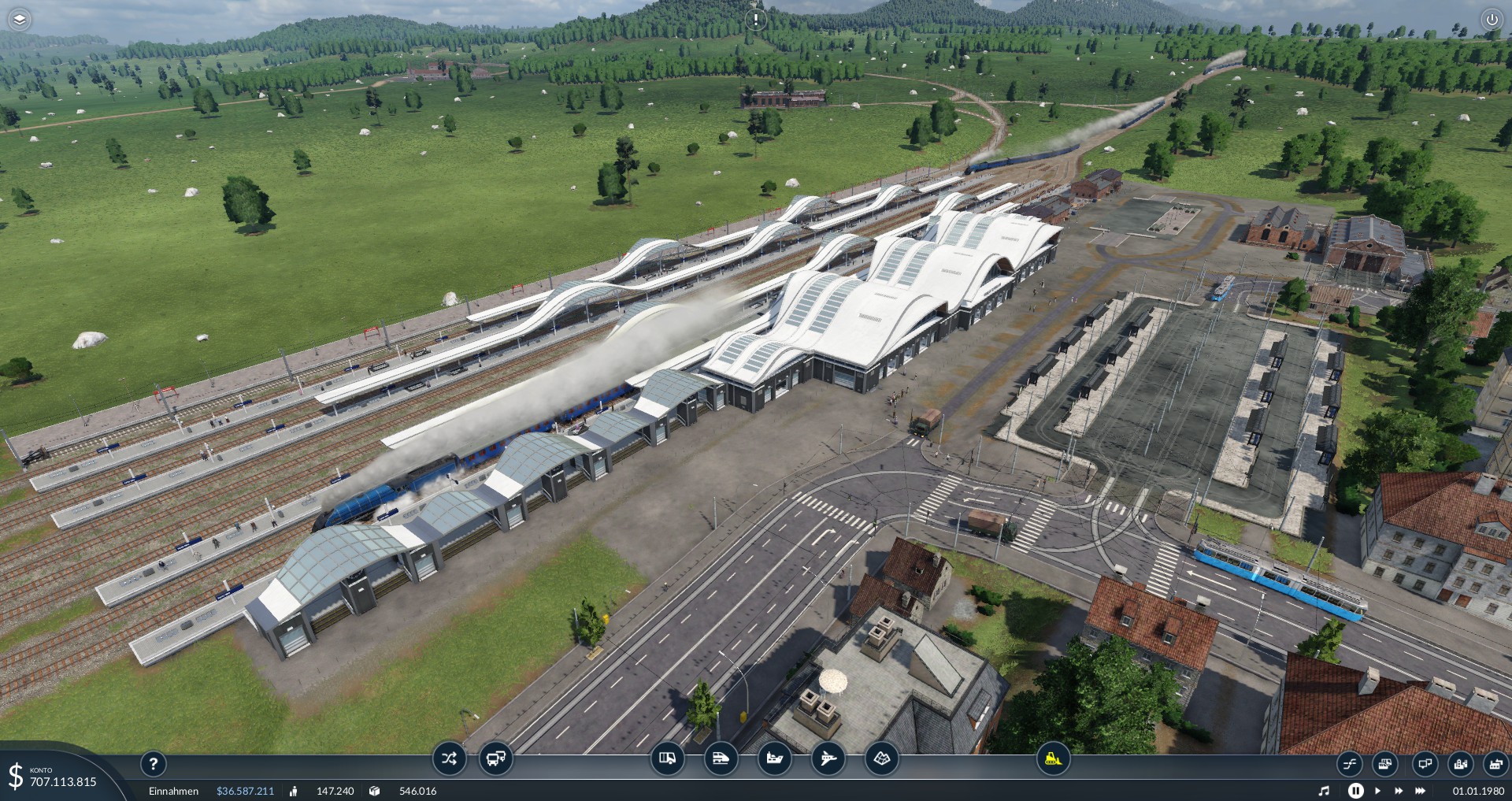This screenshot has width=1512, height=801.
Task: Select the road construction truck icon
Action: [x=667, y=758]
